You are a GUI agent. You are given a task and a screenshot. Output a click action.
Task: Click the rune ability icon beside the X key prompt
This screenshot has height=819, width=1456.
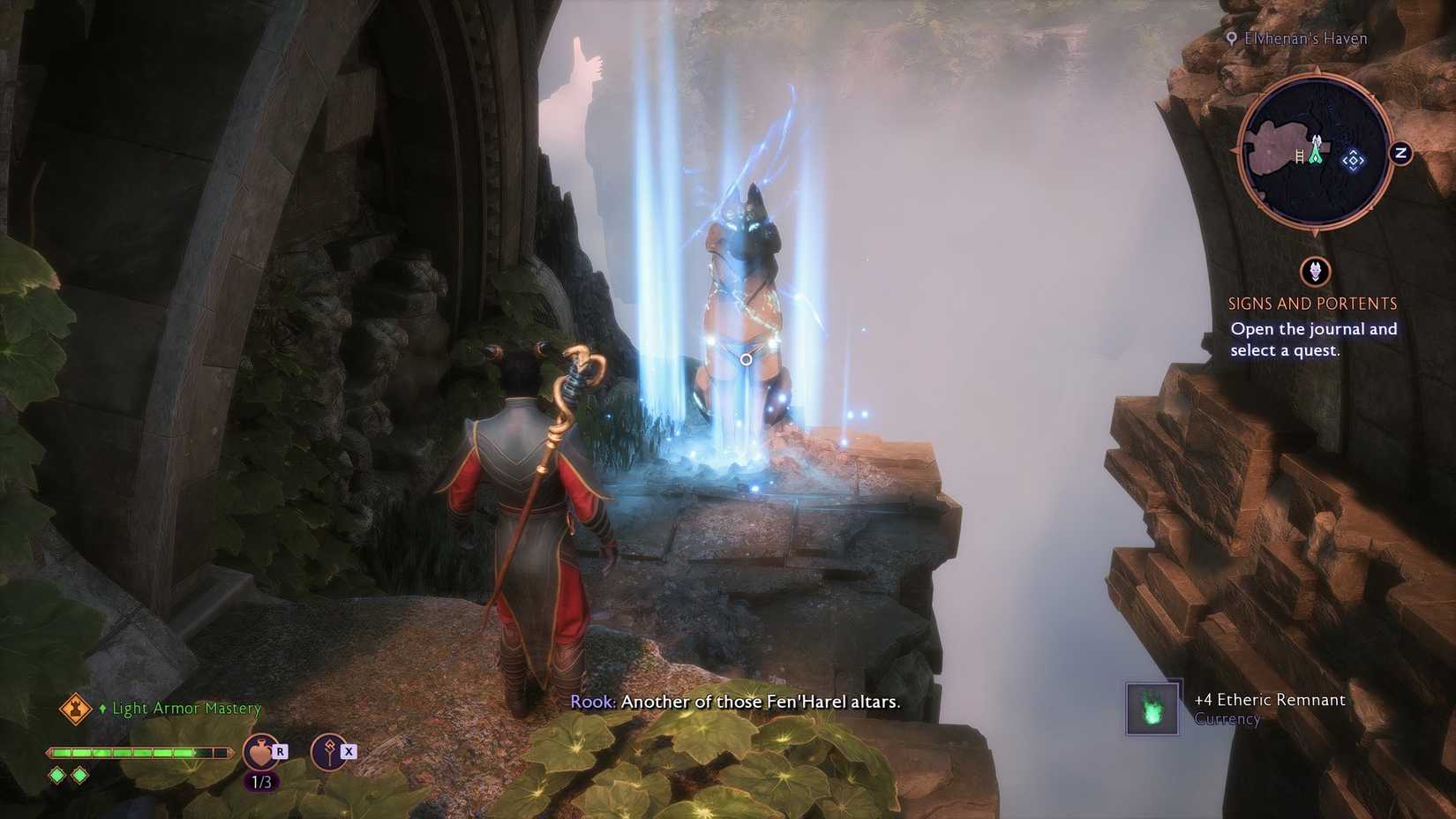pyautogui.click(x=328, y=752)
